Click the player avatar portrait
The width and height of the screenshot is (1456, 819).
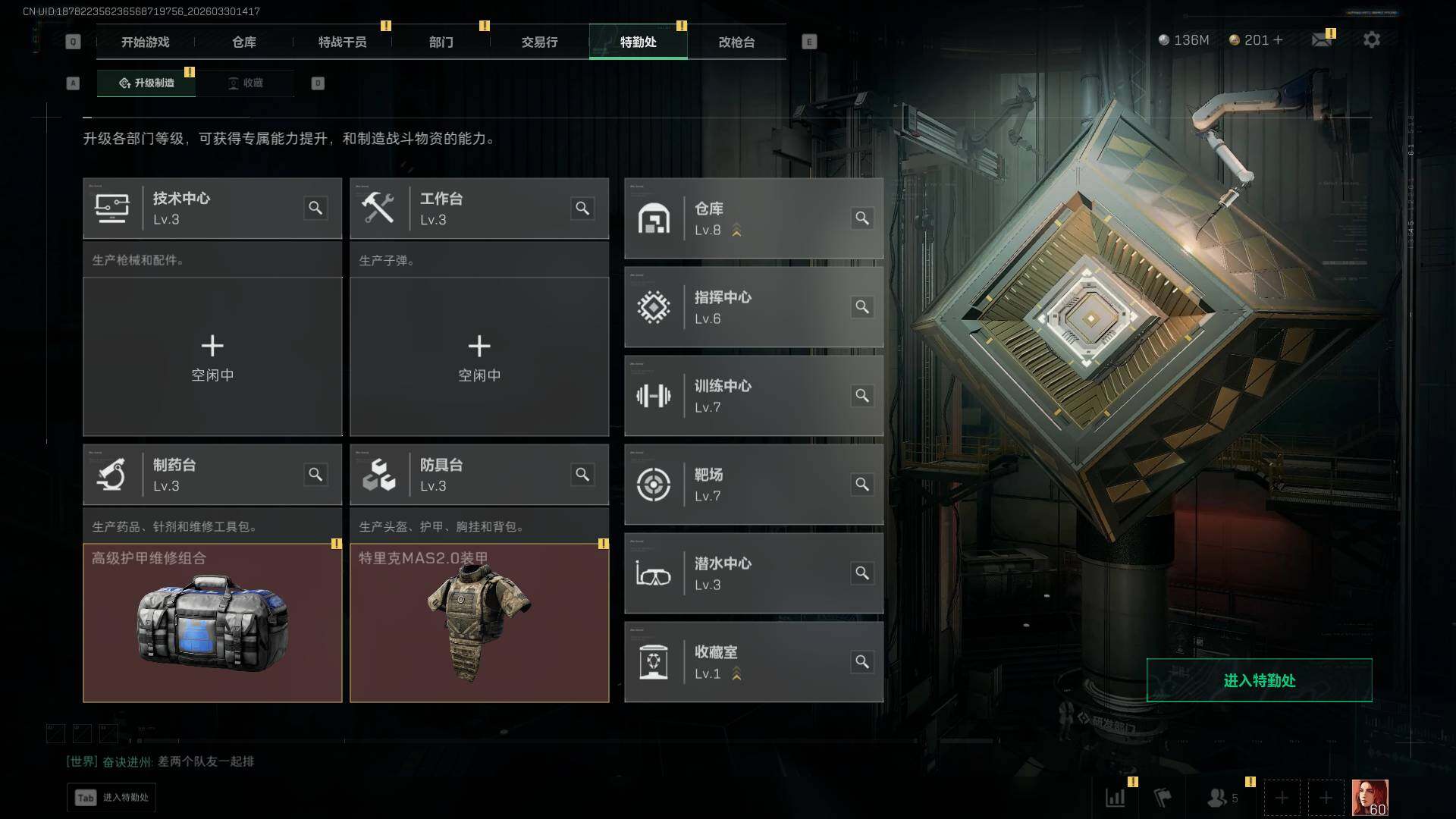pos(1370,798)
